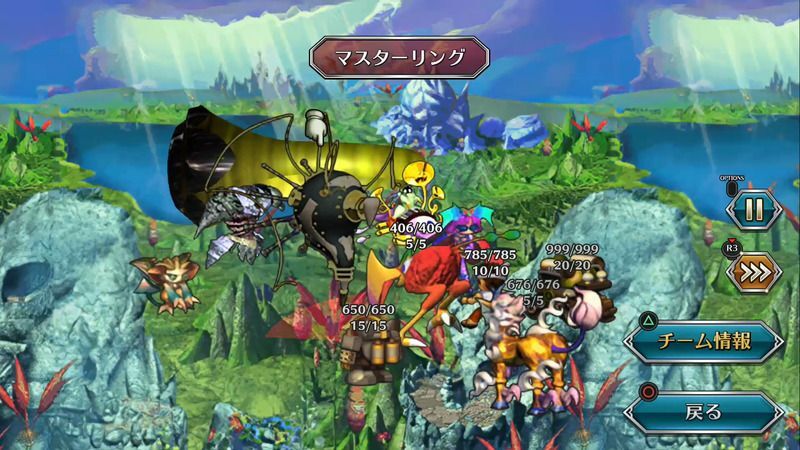This screenshot has height=450, width=800.
Task: Go back with the 戻る button
Action: pyautogui.click(x=704, y=410)
